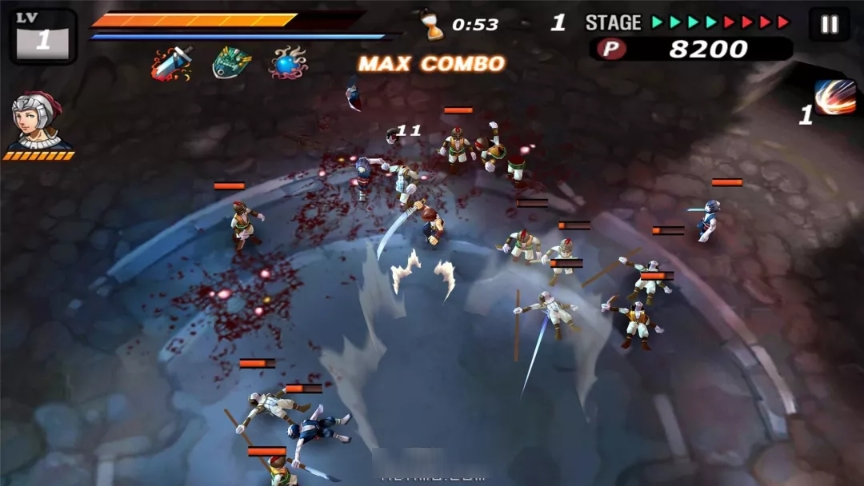Use the fire slash special attack
Image resolution: width=864 pixels, height=486 pixels.
tap(834, 99)
